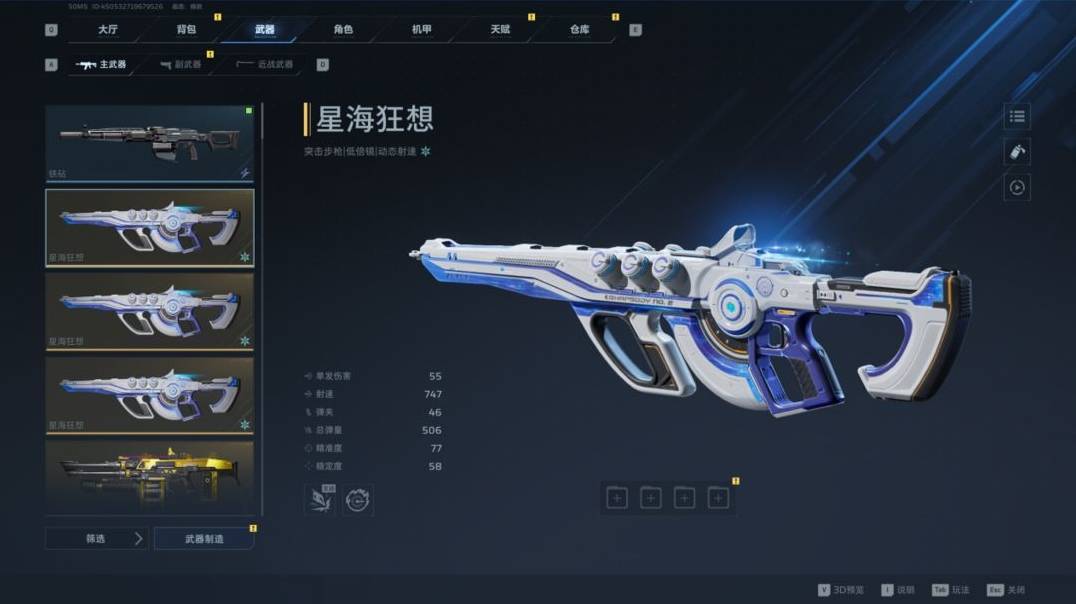1076x604 pixels.
Task: Open 武器制造 weapon crafting
Action: point(204,539)
